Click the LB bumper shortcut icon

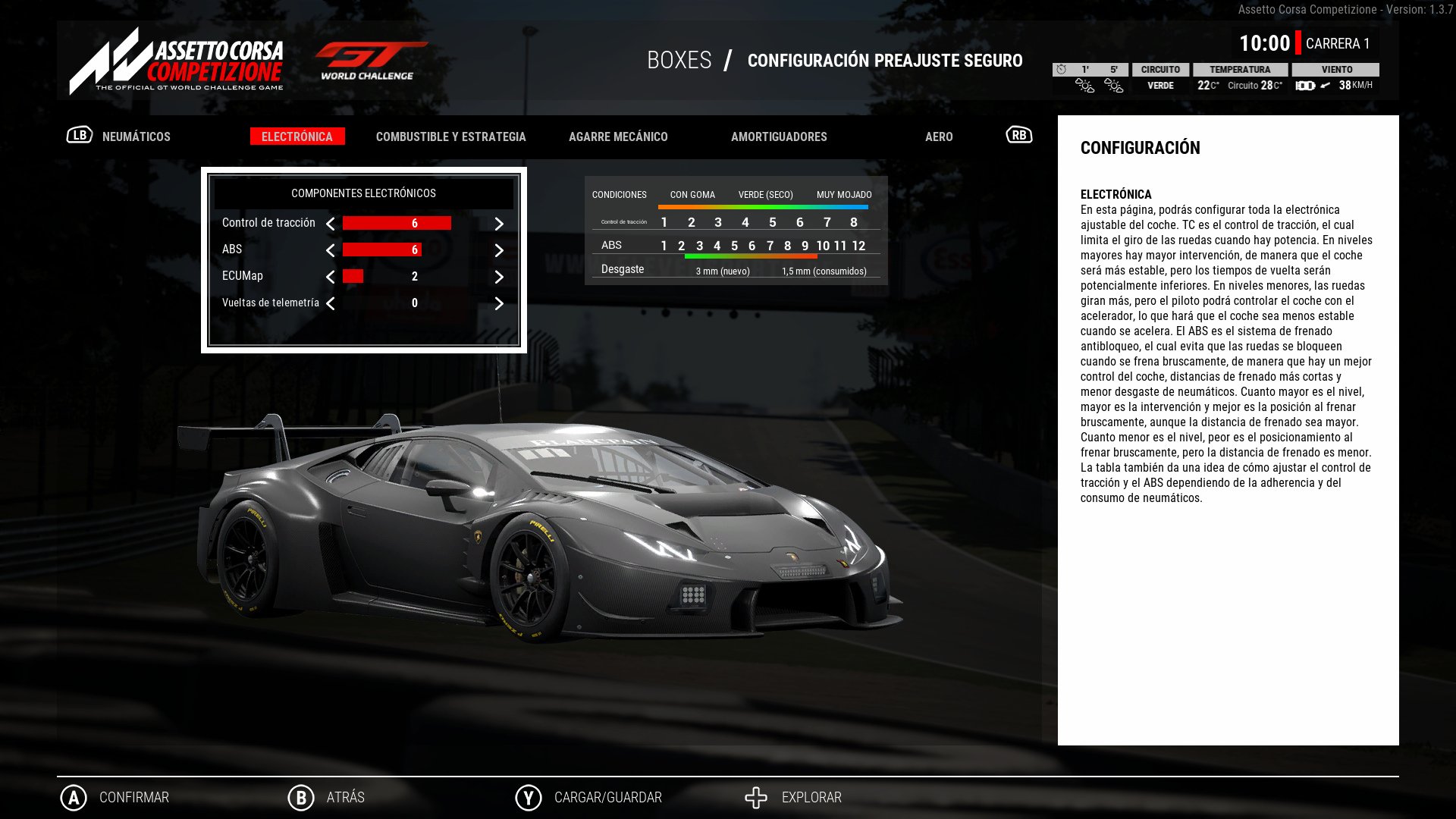coord(78,136)
